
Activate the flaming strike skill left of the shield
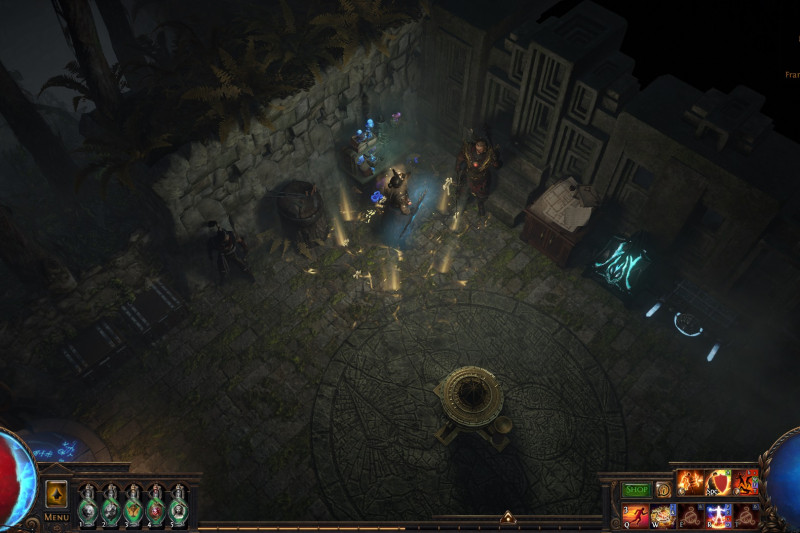coord(691,483)
